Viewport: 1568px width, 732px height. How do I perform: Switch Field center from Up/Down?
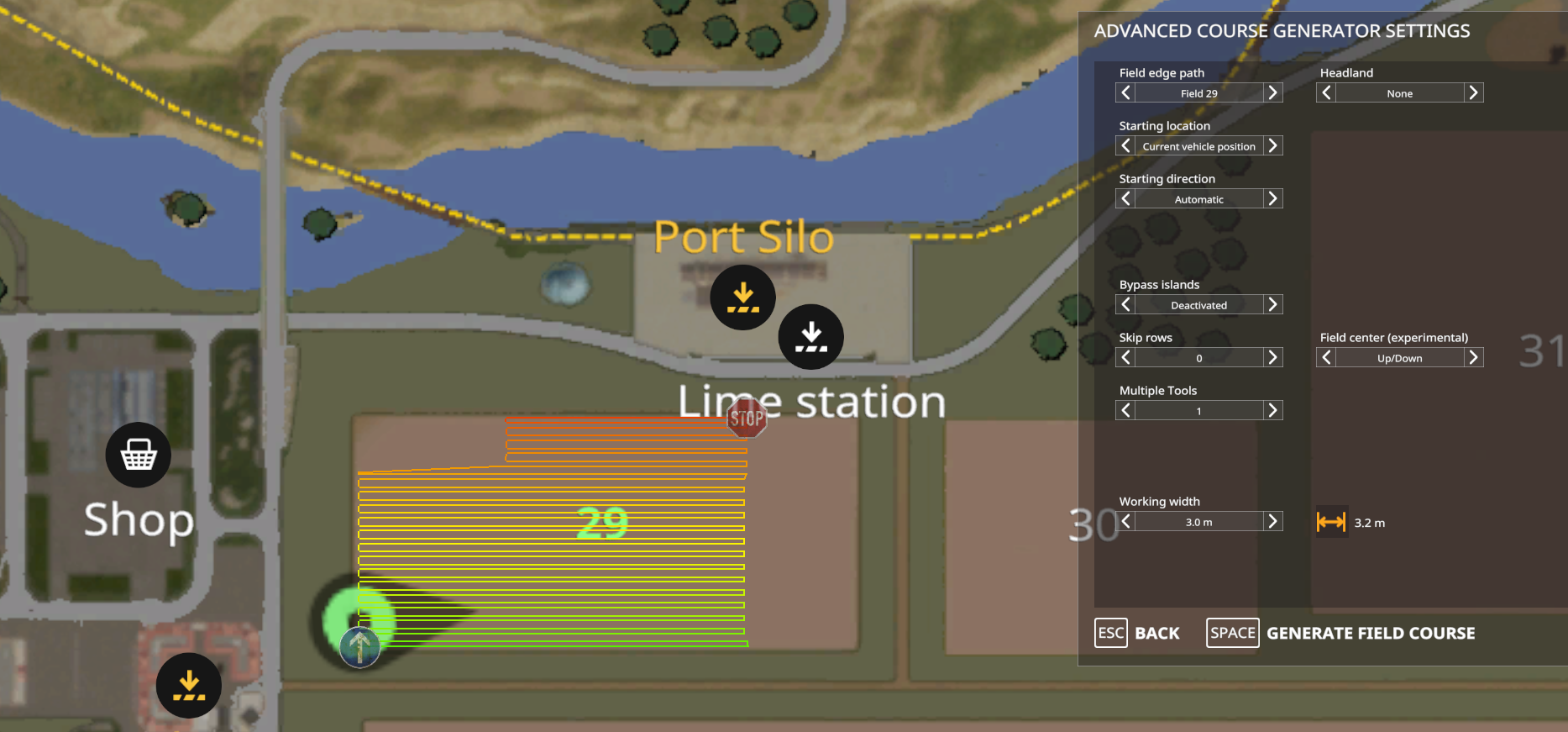(1474, 357)
